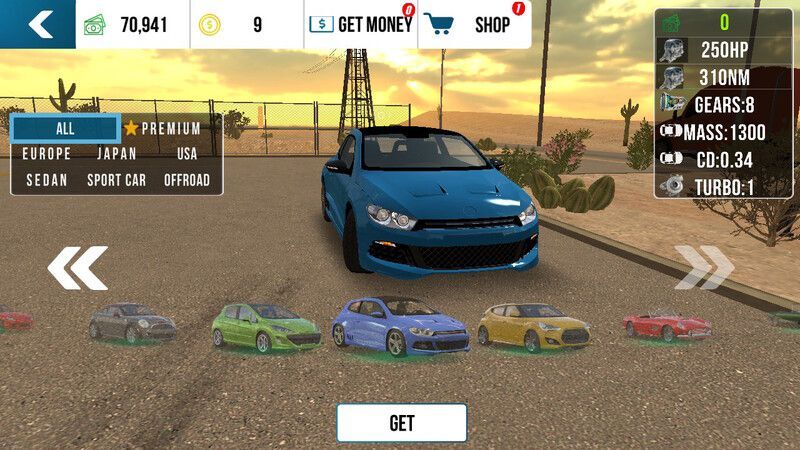Viewport: 800px width, 450px height.
Task: Select the Offroad category
Action: point(187,180)
